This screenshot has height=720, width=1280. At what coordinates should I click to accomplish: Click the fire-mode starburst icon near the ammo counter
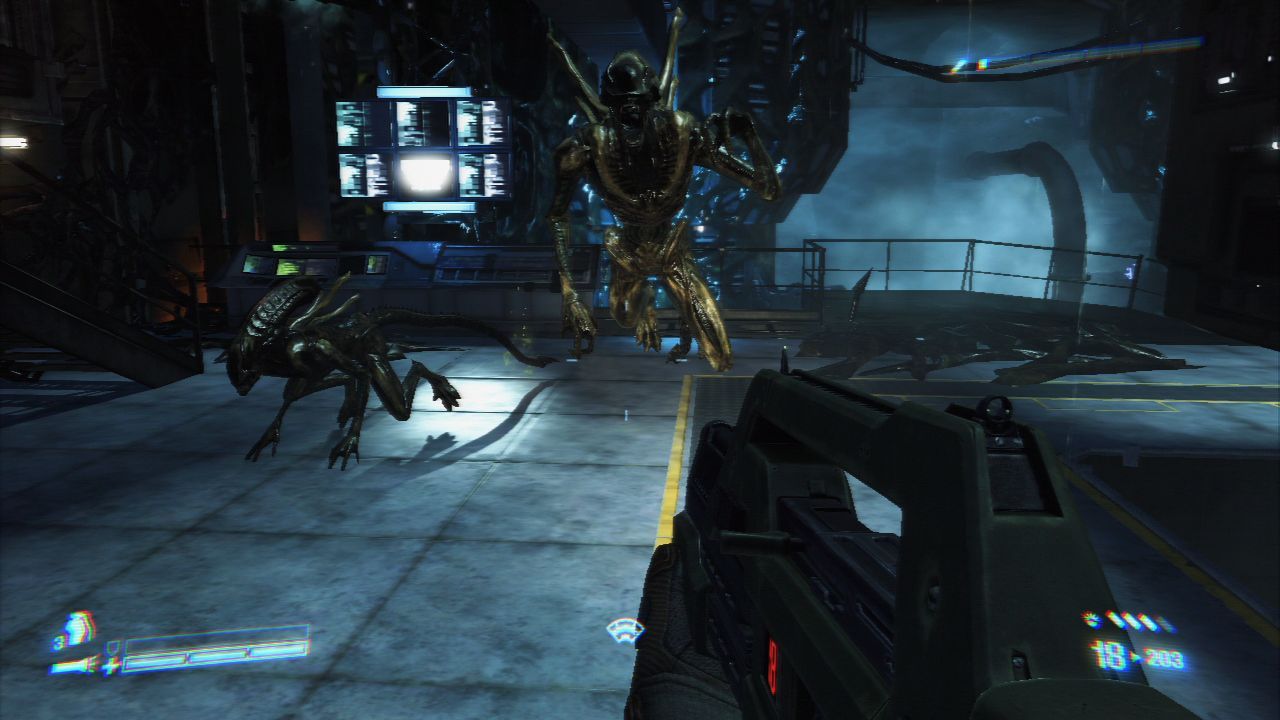1090,619
